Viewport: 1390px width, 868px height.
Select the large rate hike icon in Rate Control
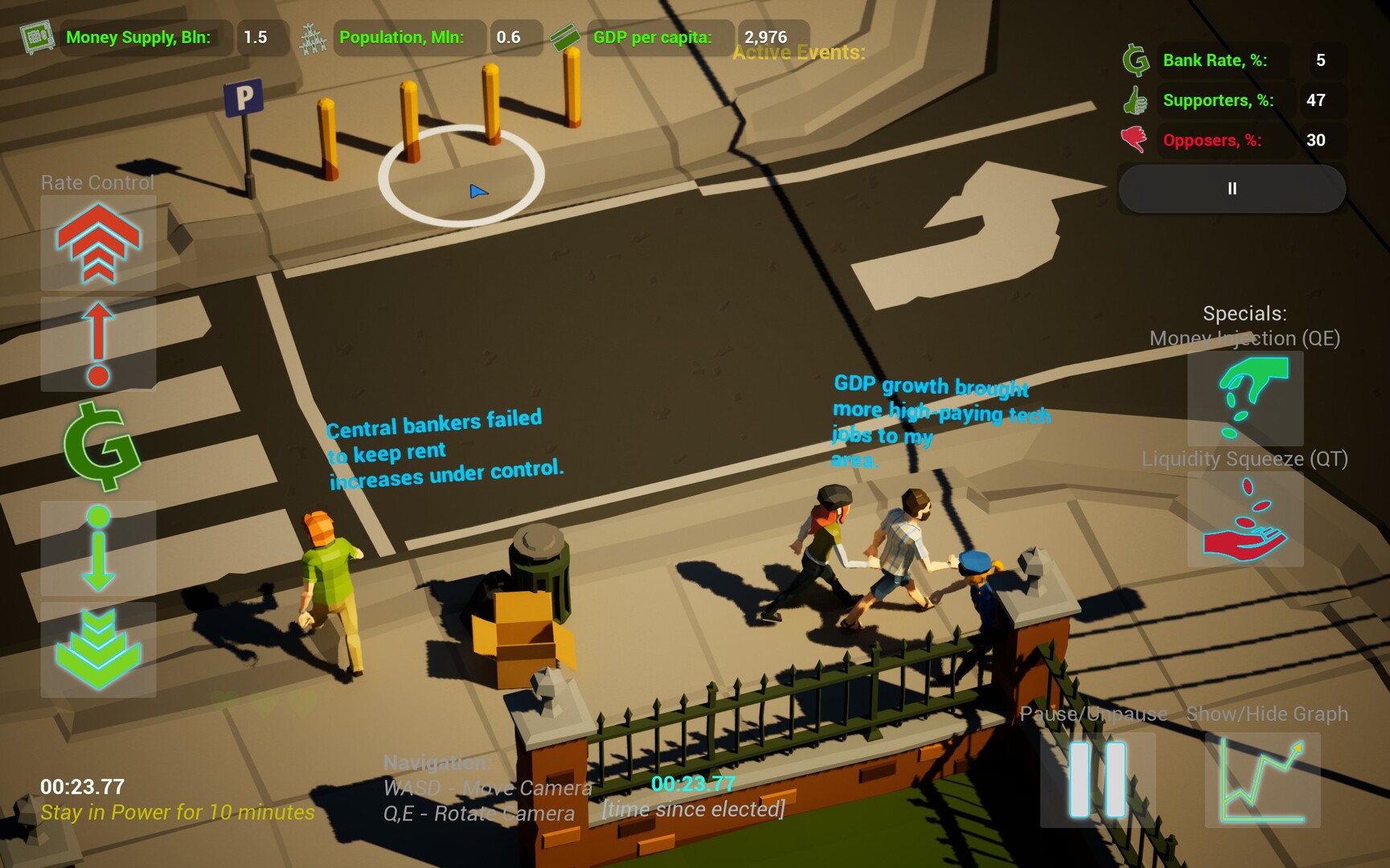[97, 243]
